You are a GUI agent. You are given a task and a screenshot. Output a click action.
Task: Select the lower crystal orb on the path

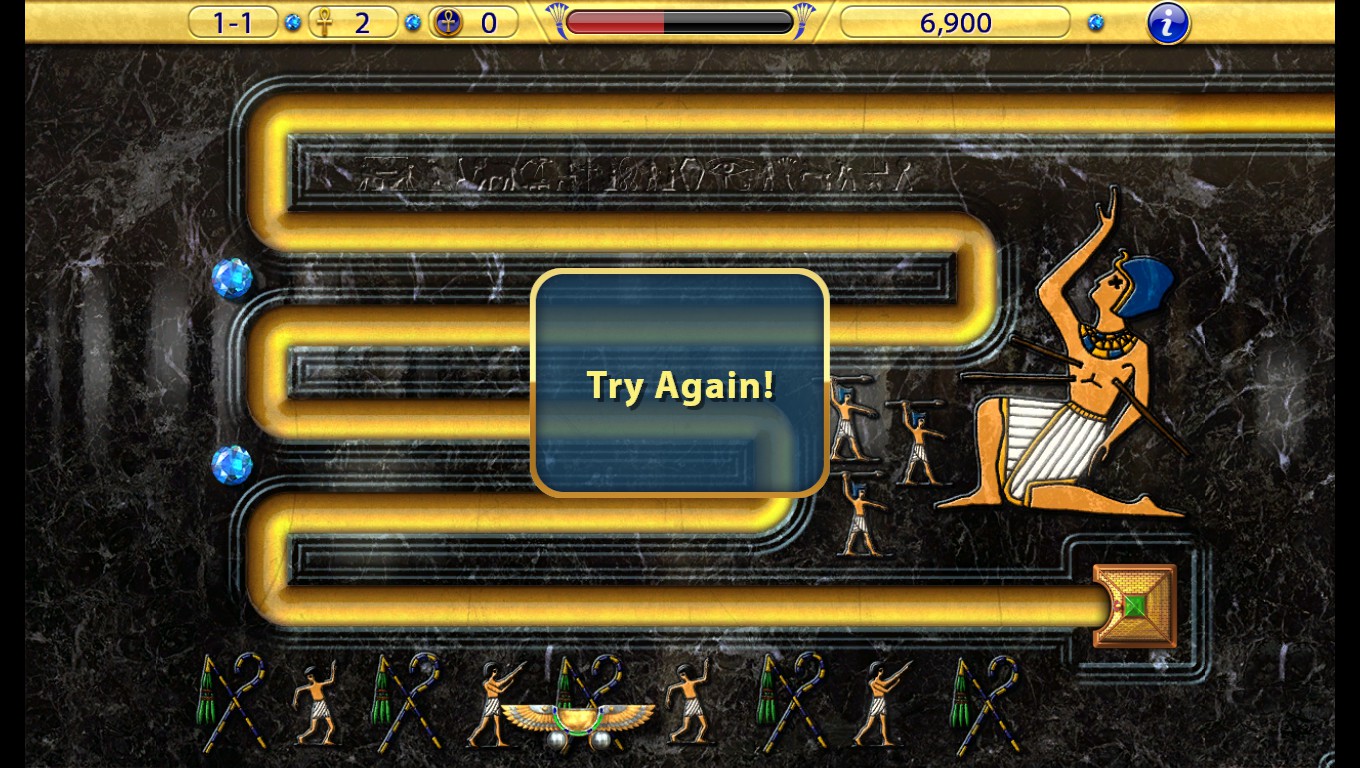(x=231, y=464)
